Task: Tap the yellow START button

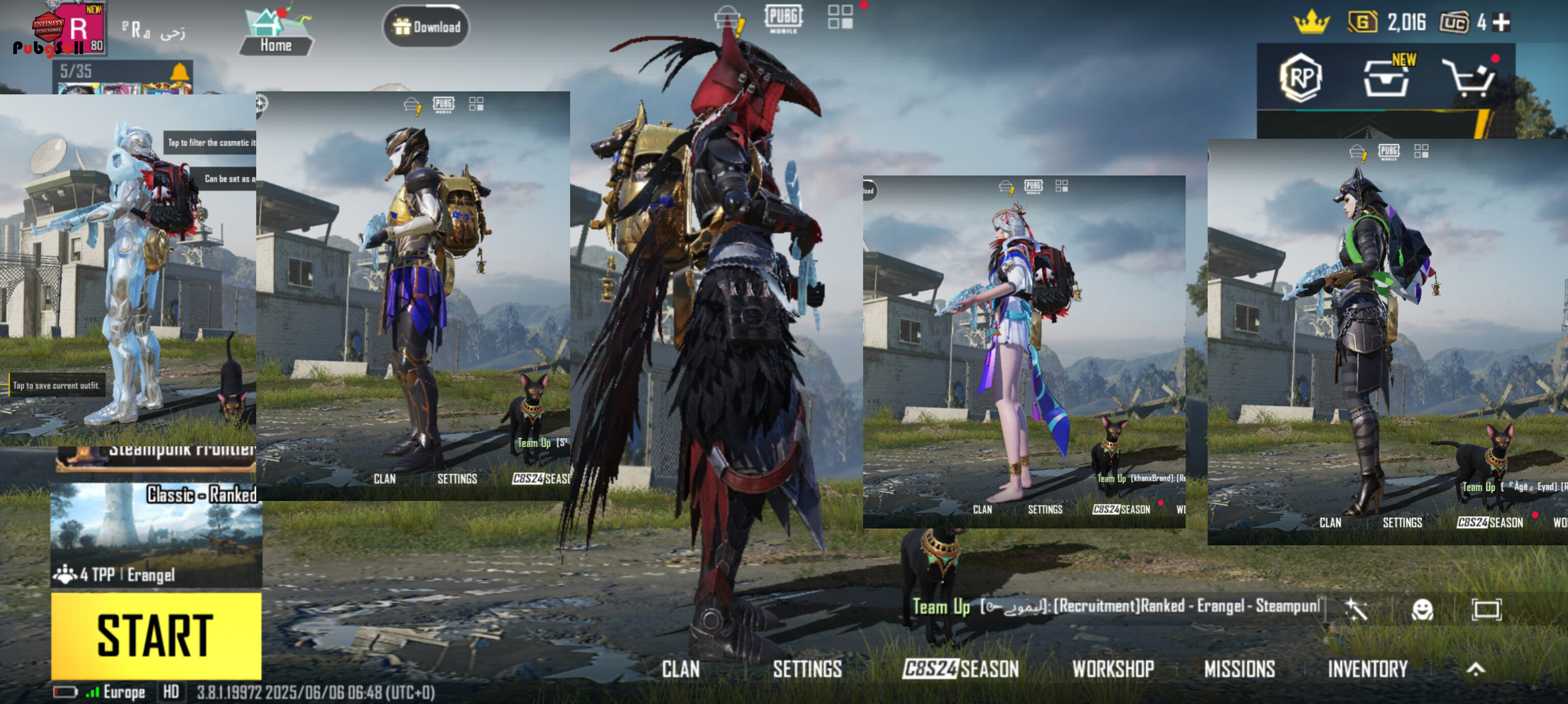Action: tap(156, 635)
